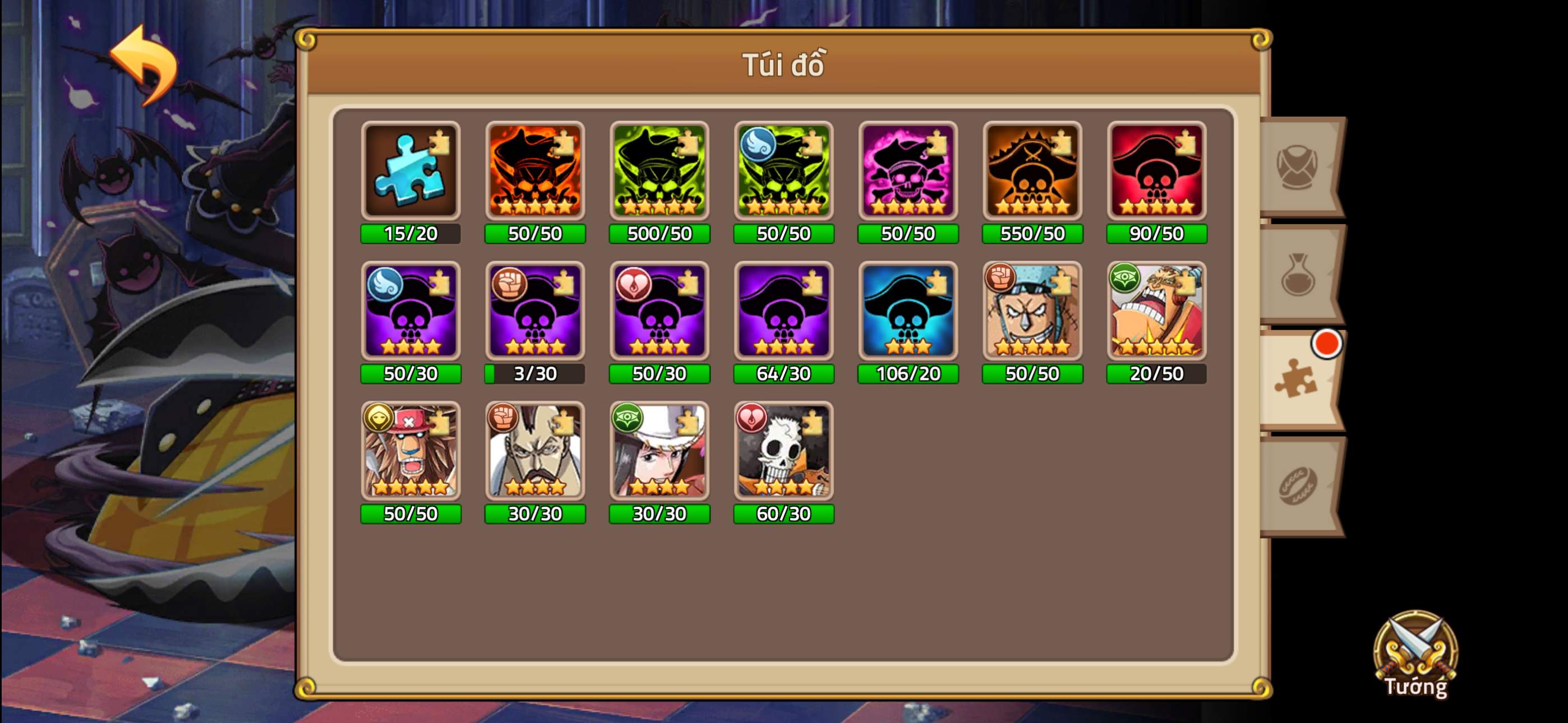
Task: Select the mustached man fragment at 30/30
Action: pos(535,452)
